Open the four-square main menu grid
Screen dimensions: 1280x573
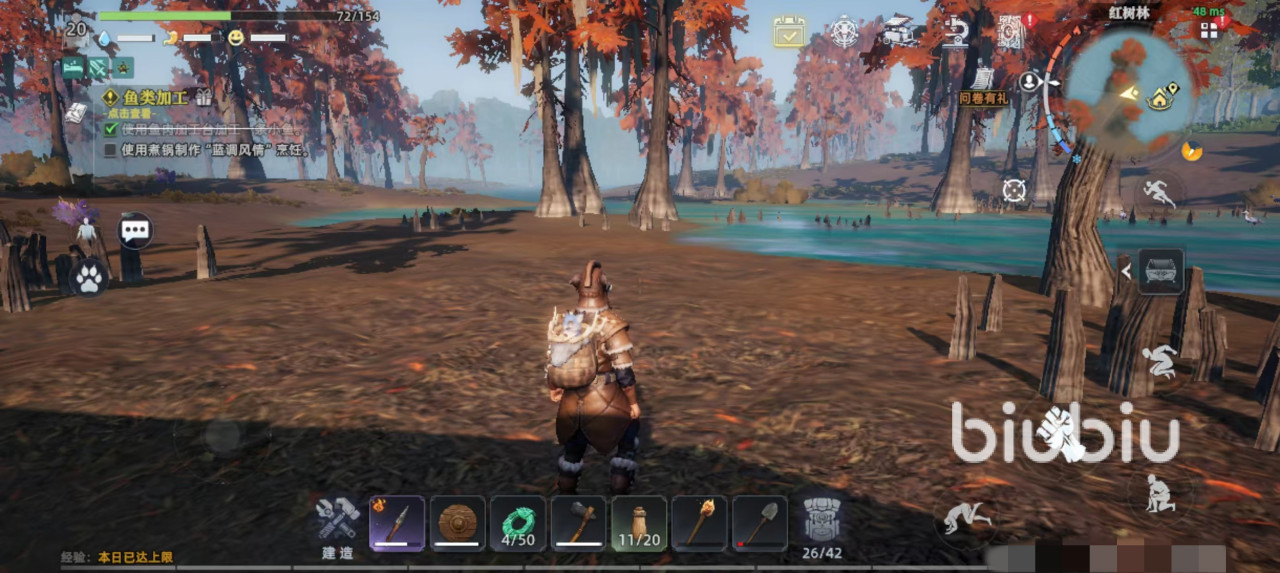(1209, 30)
